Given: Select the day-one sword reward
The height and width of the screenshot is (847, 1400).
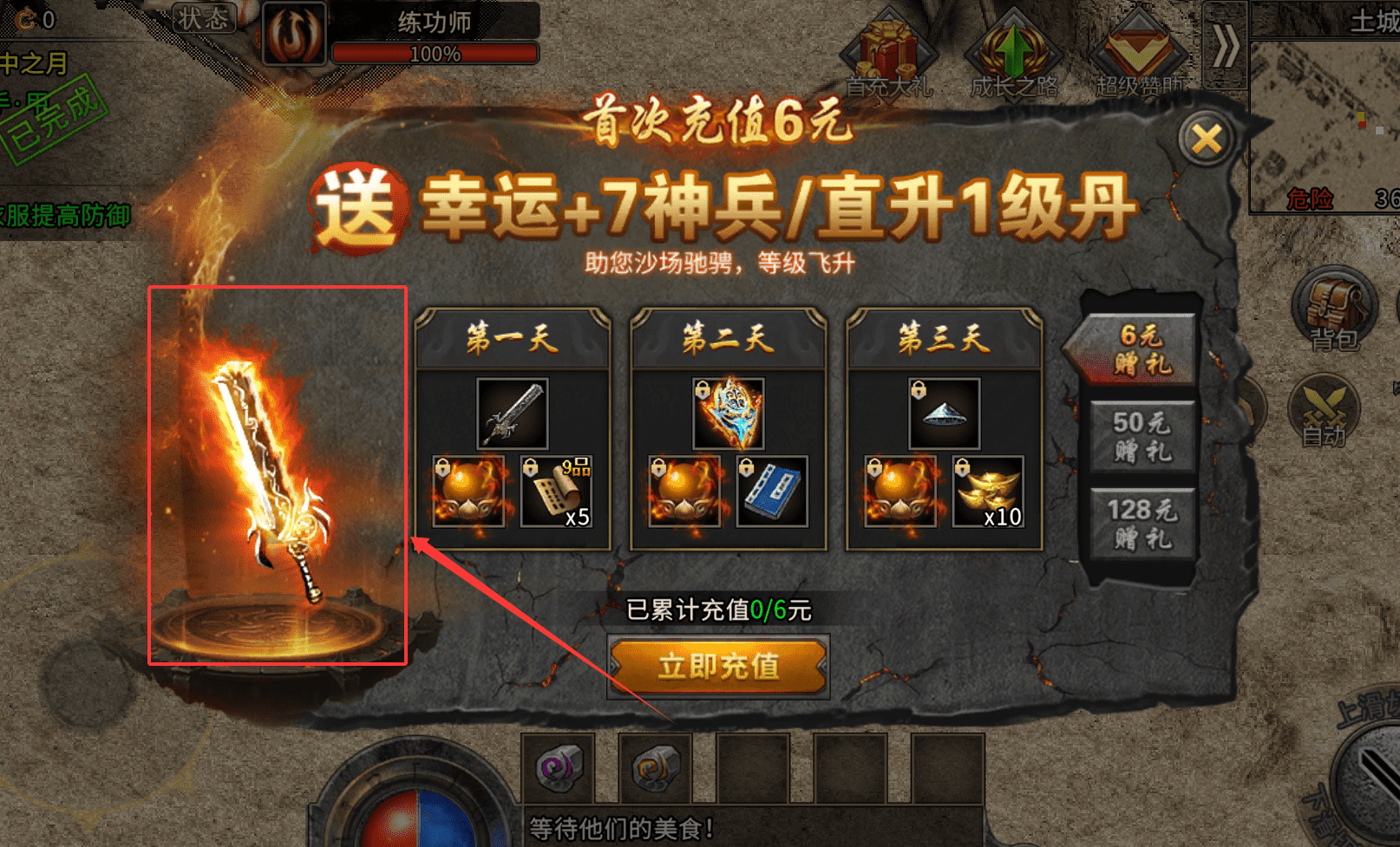Looking at the screenshot, I should 513,413.
